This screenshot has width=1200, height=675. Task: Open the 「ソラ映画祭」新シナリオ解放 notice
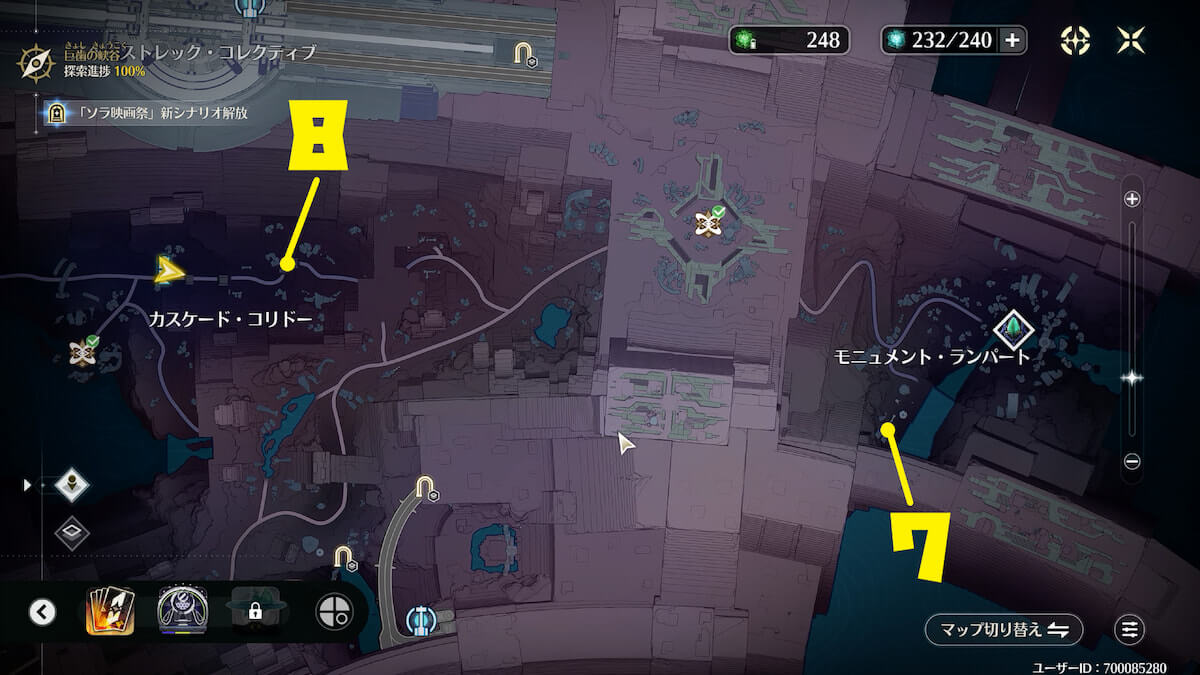(x=145, y=113)
